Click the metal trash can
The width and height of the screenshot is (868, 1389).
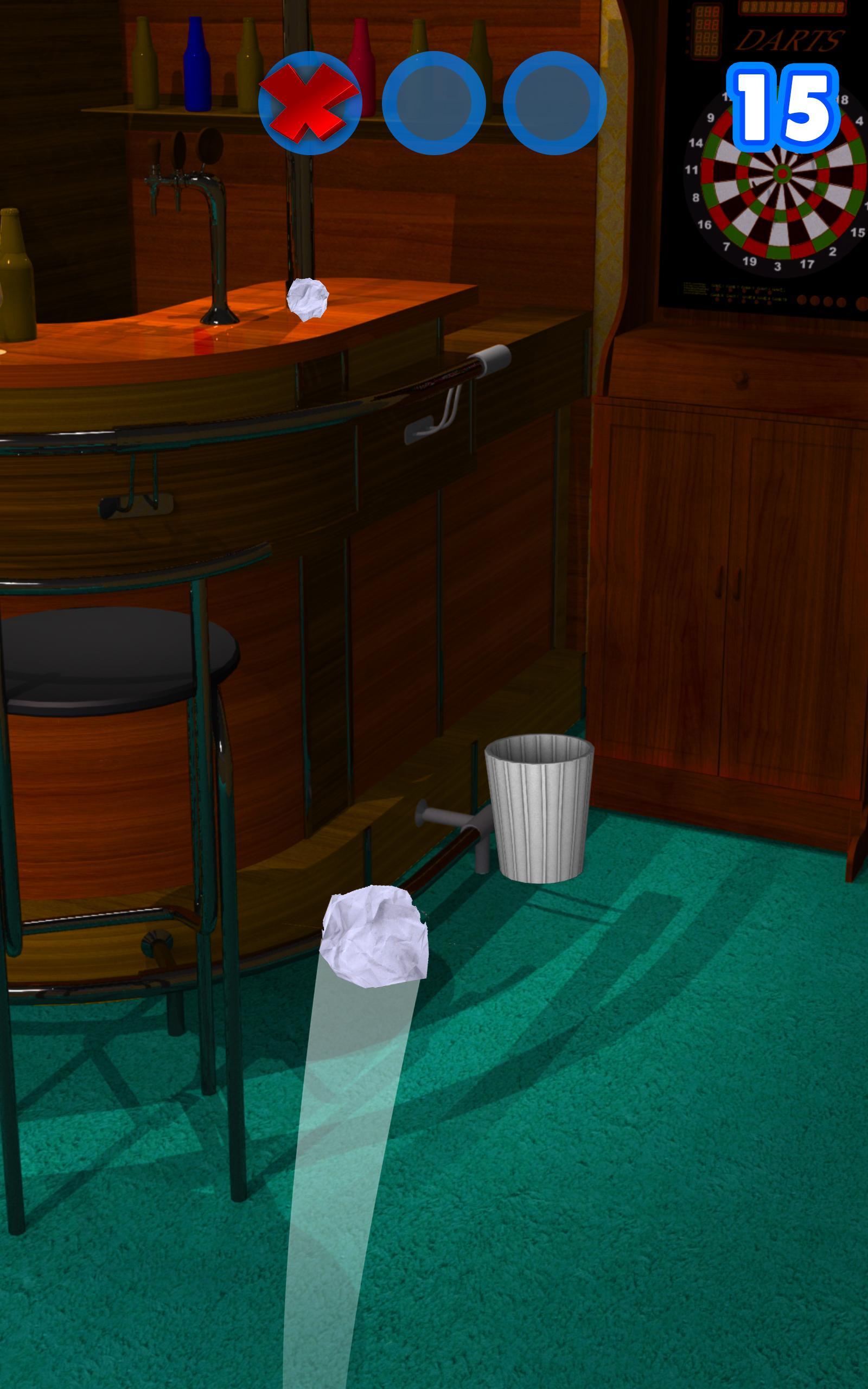point(540,812)
